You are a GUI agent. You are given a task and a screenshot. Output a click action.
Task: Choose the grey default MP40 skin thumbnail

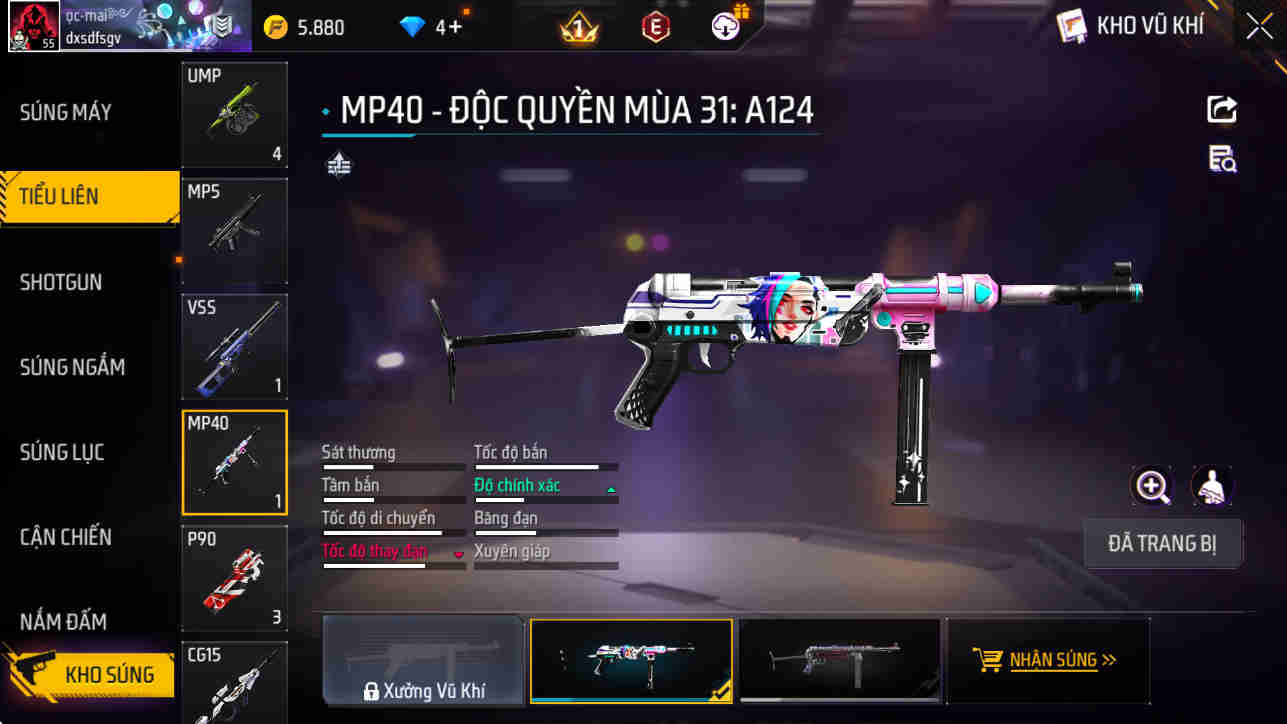838,660
